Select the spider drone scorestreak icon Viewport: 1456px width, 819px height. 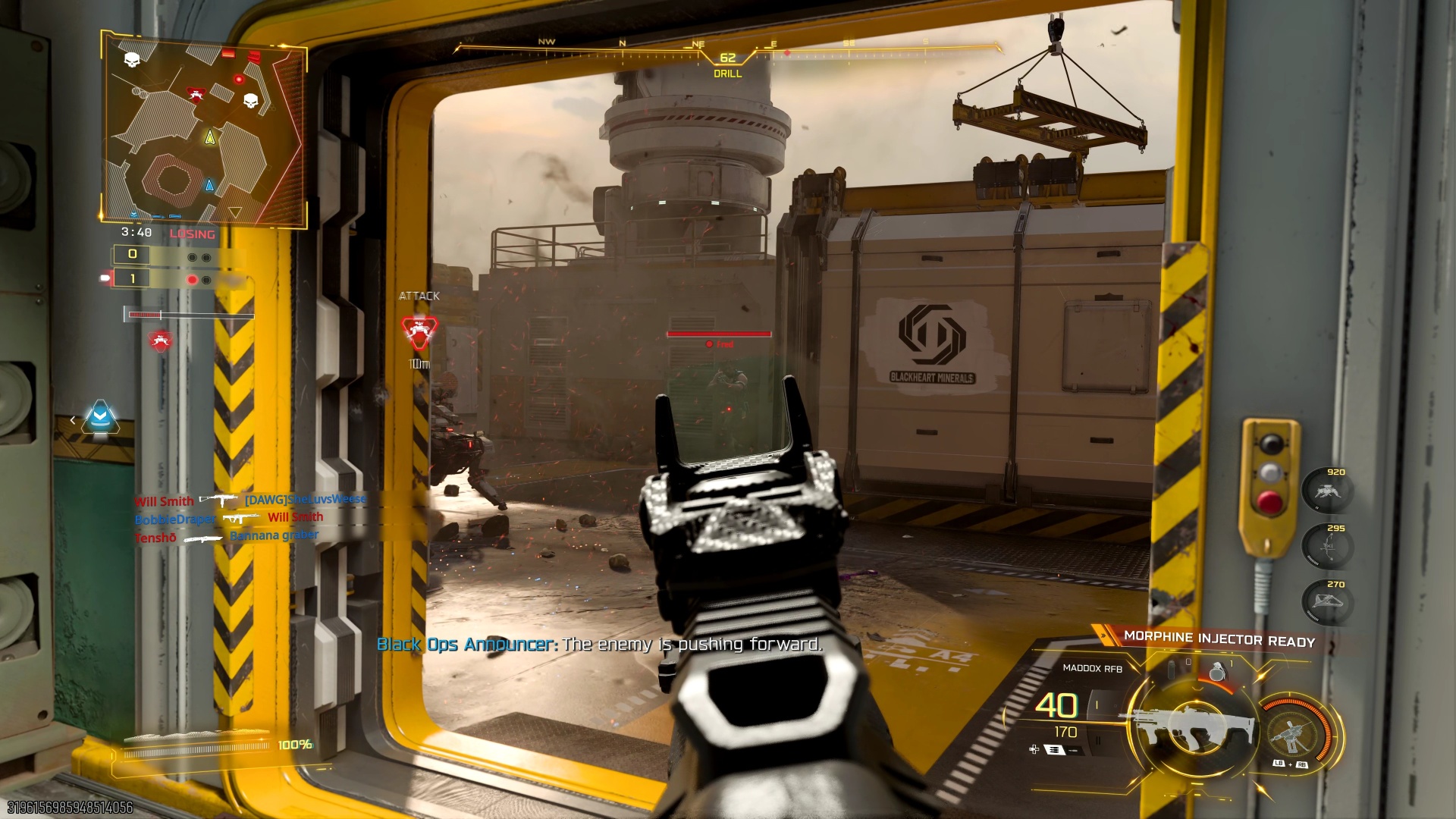click(x=1328, y=491)
